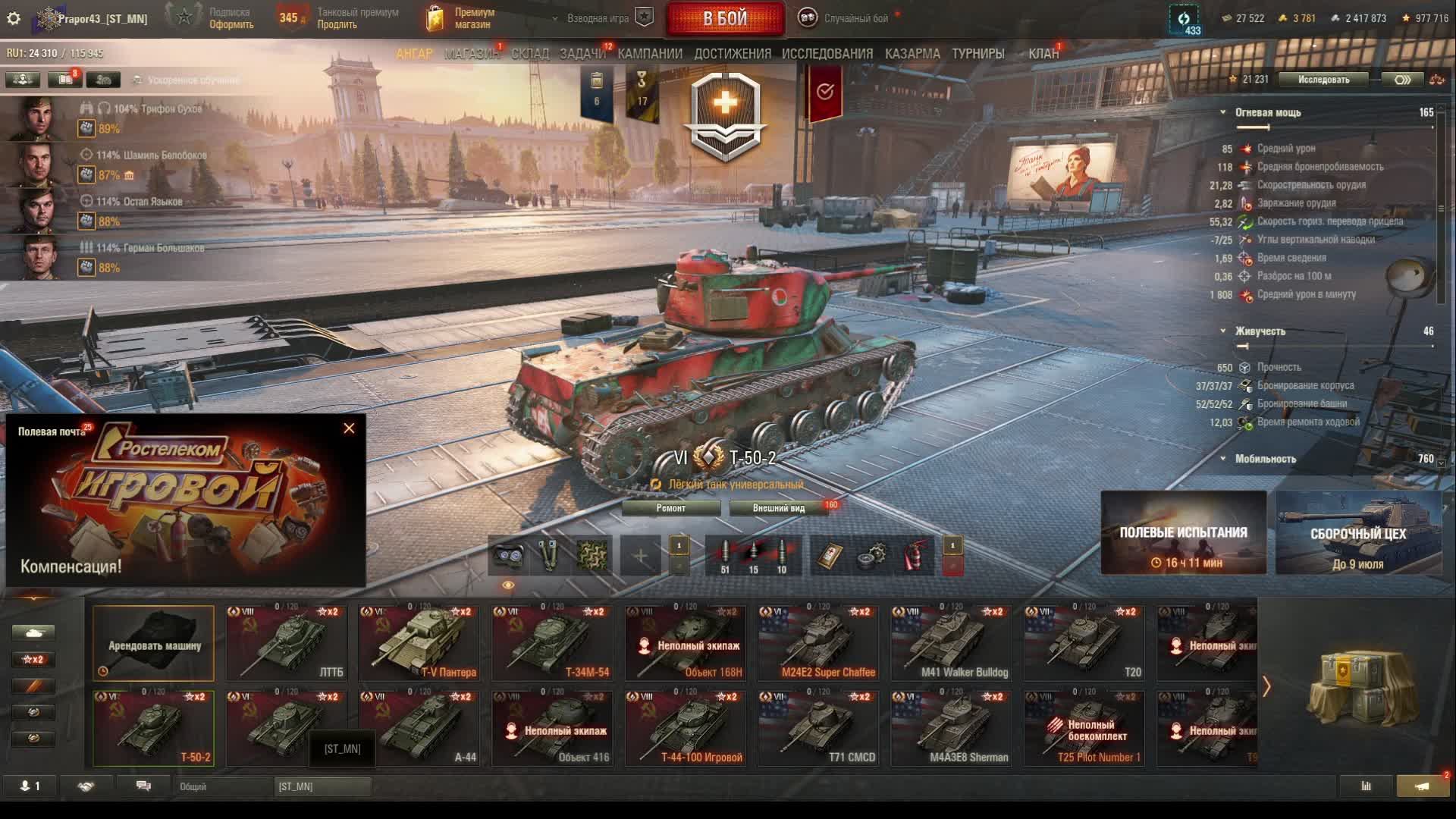The width and height of the screenshot is (1456, 819).
Task: Choose the M41 Walker Bulldog tank
Action: pos(952,643)
